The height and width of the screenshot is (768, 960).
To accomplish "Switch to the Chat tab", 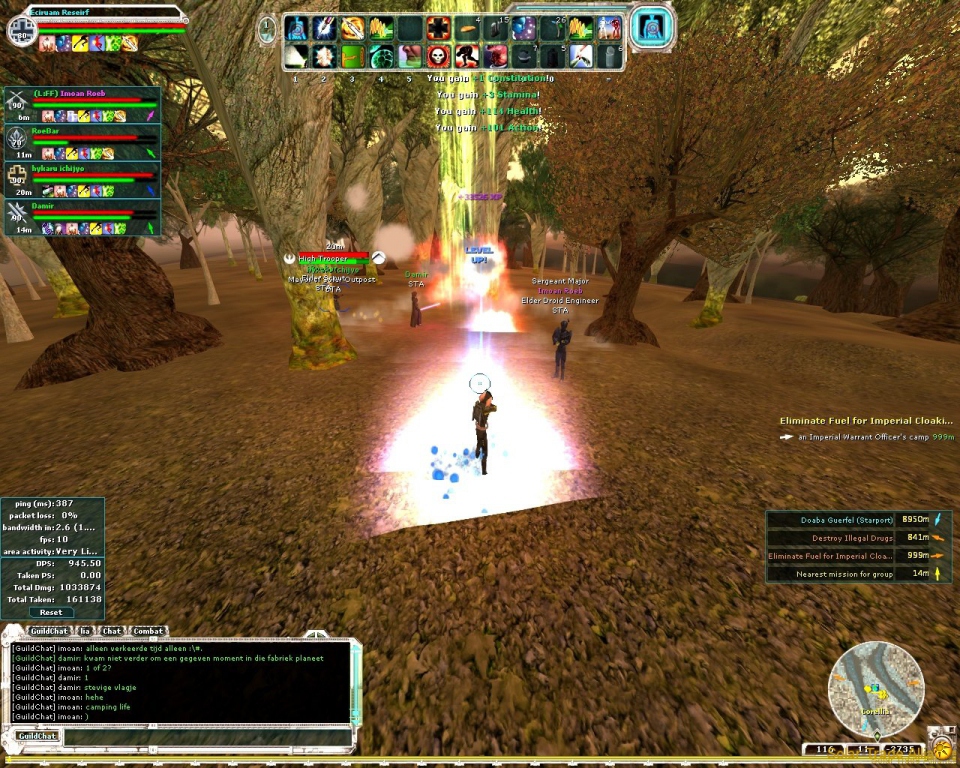I will [x=112, y=631].
